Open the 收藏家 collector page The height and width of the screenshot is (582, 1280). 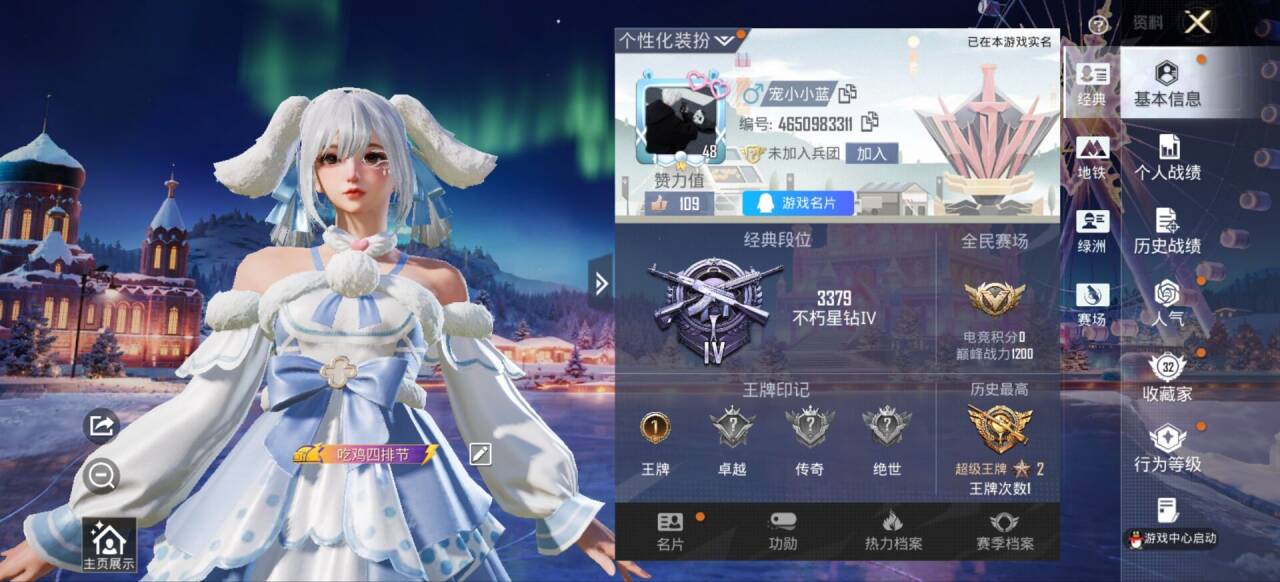pos(1167,377)
